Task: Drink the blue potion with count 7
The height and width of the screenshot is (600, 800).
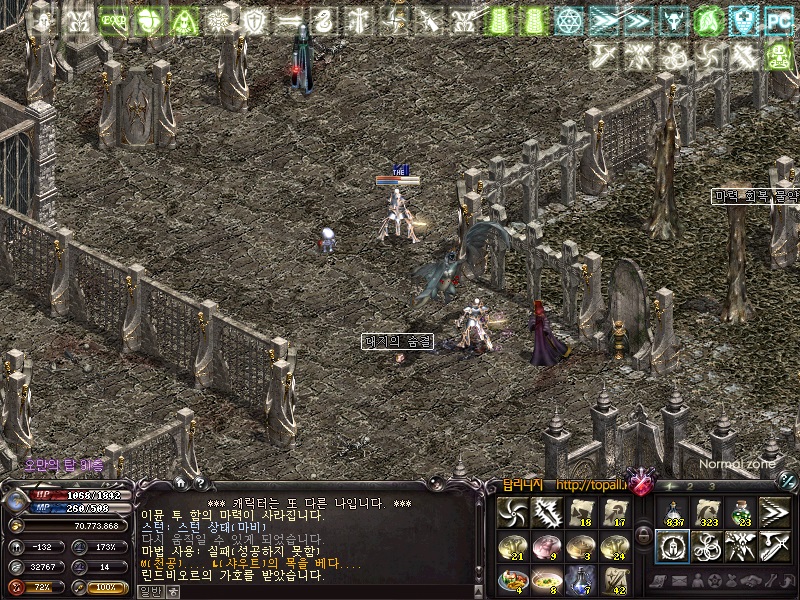Action: pos(582,579)
